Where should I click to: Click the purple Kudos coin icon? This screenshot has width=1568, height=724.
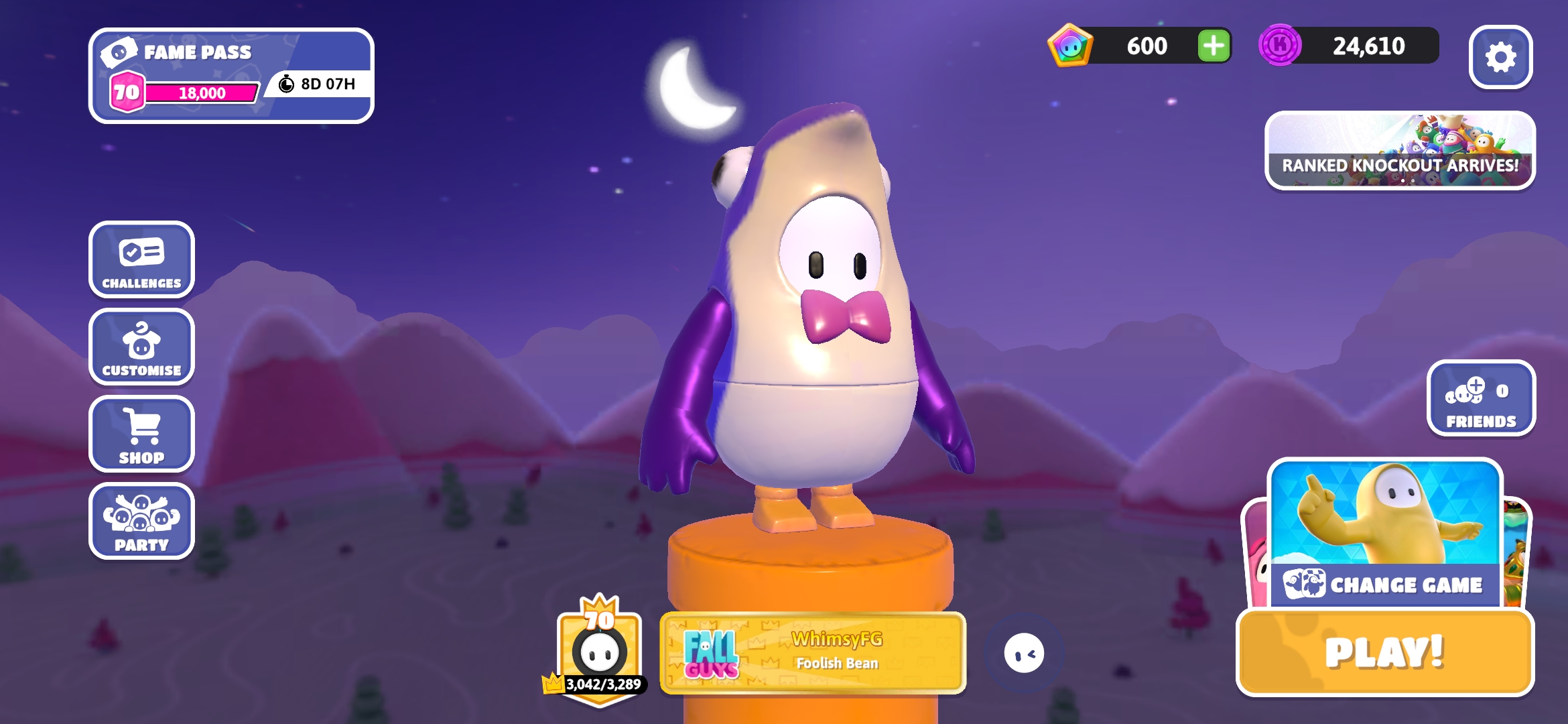coord(1280,46)
